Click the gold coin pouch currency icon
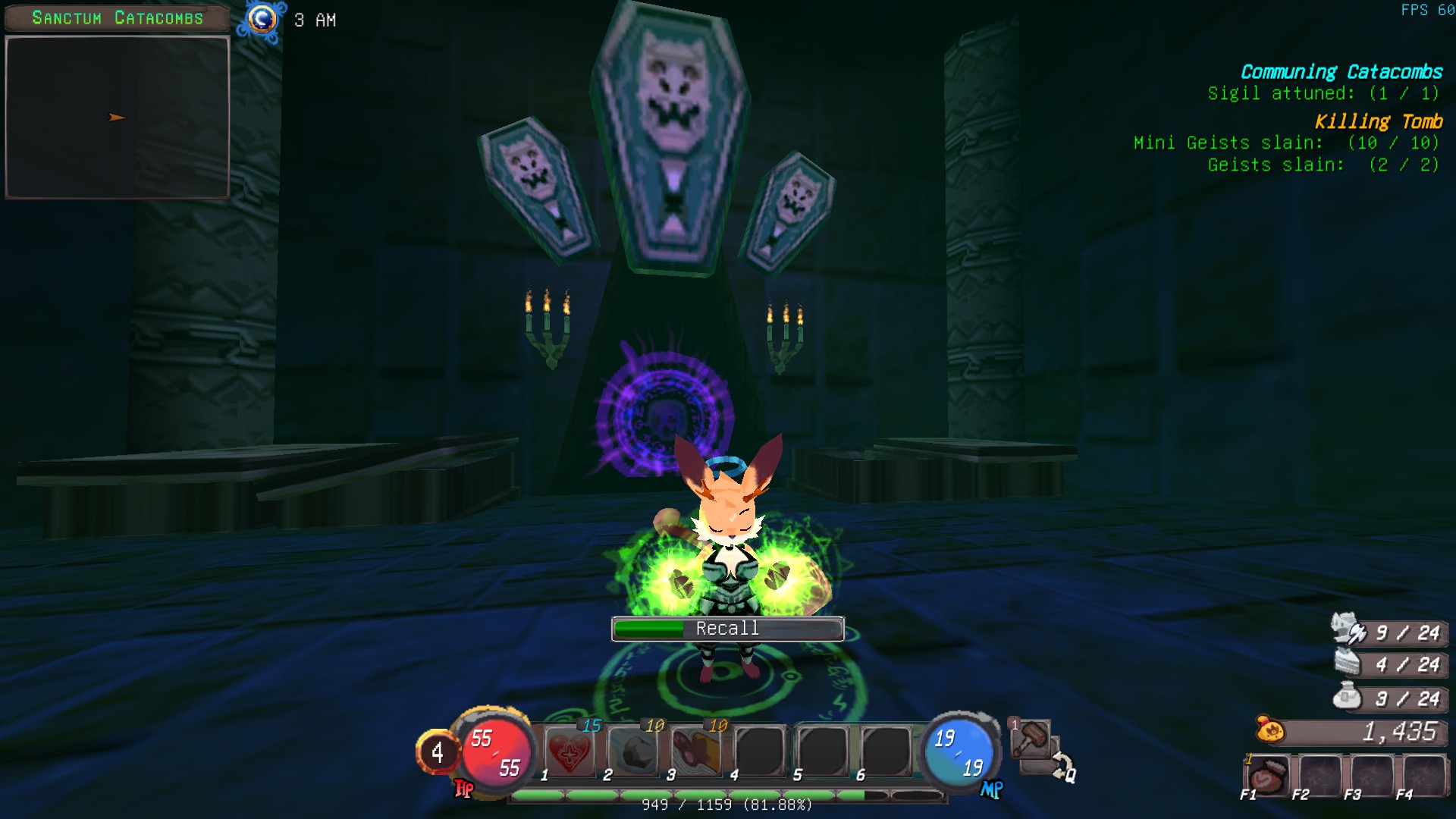This screenshot has height=819, width=1456. pos(1269,730)
